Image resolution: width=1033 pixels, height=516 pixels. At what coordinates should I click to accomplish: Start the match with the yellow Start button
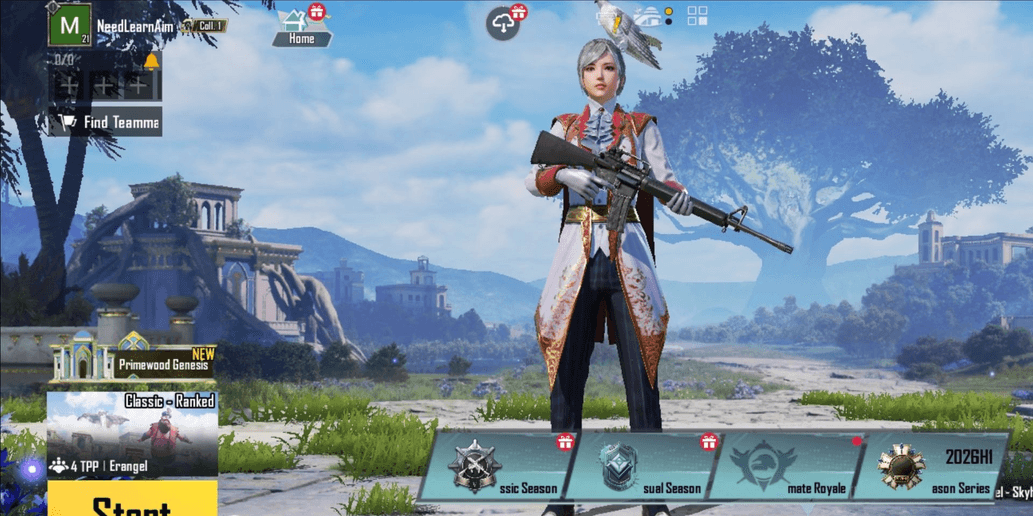(132, 500)
